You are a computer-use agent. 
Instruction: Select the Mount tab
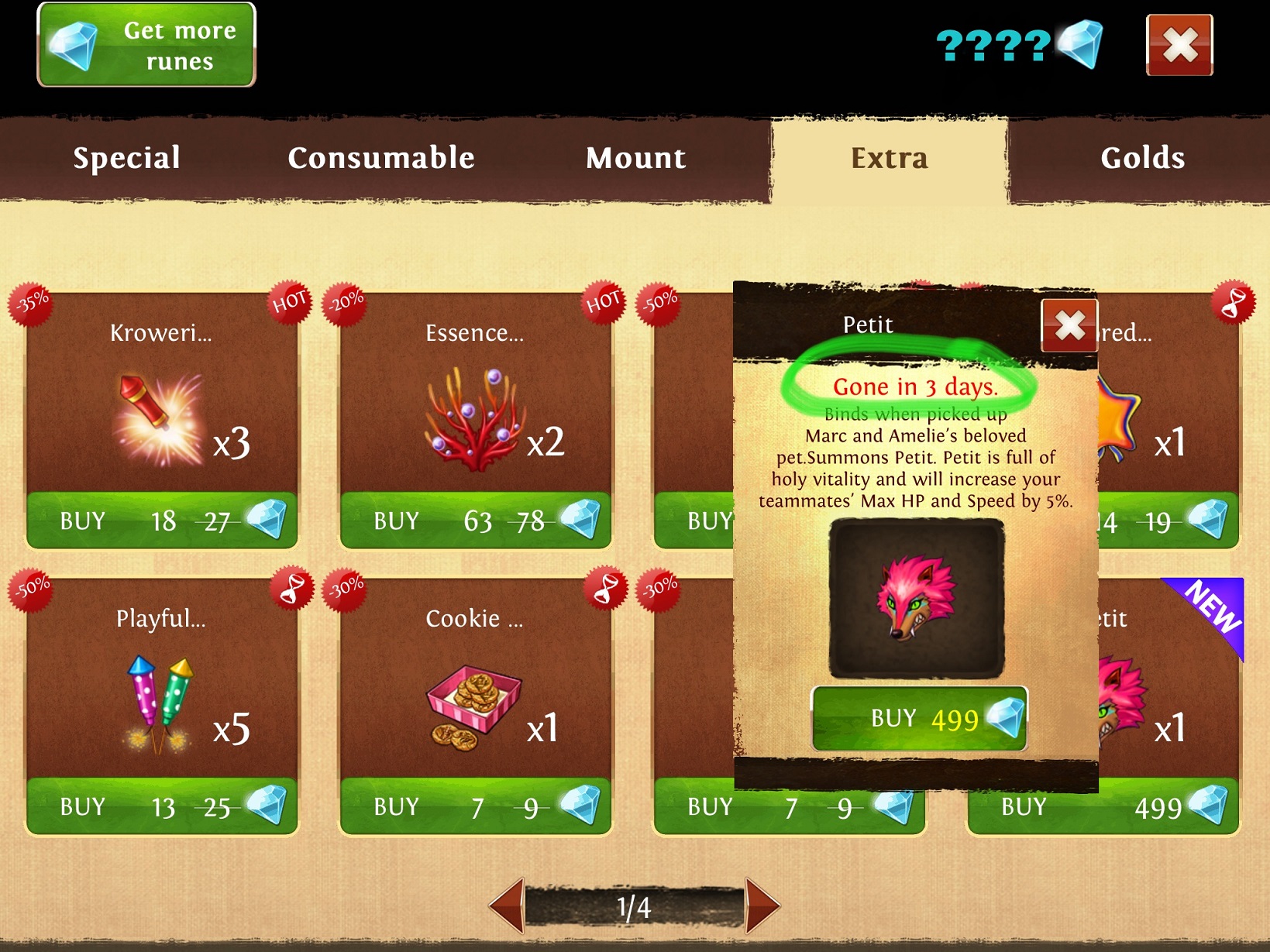pos(635,158)
